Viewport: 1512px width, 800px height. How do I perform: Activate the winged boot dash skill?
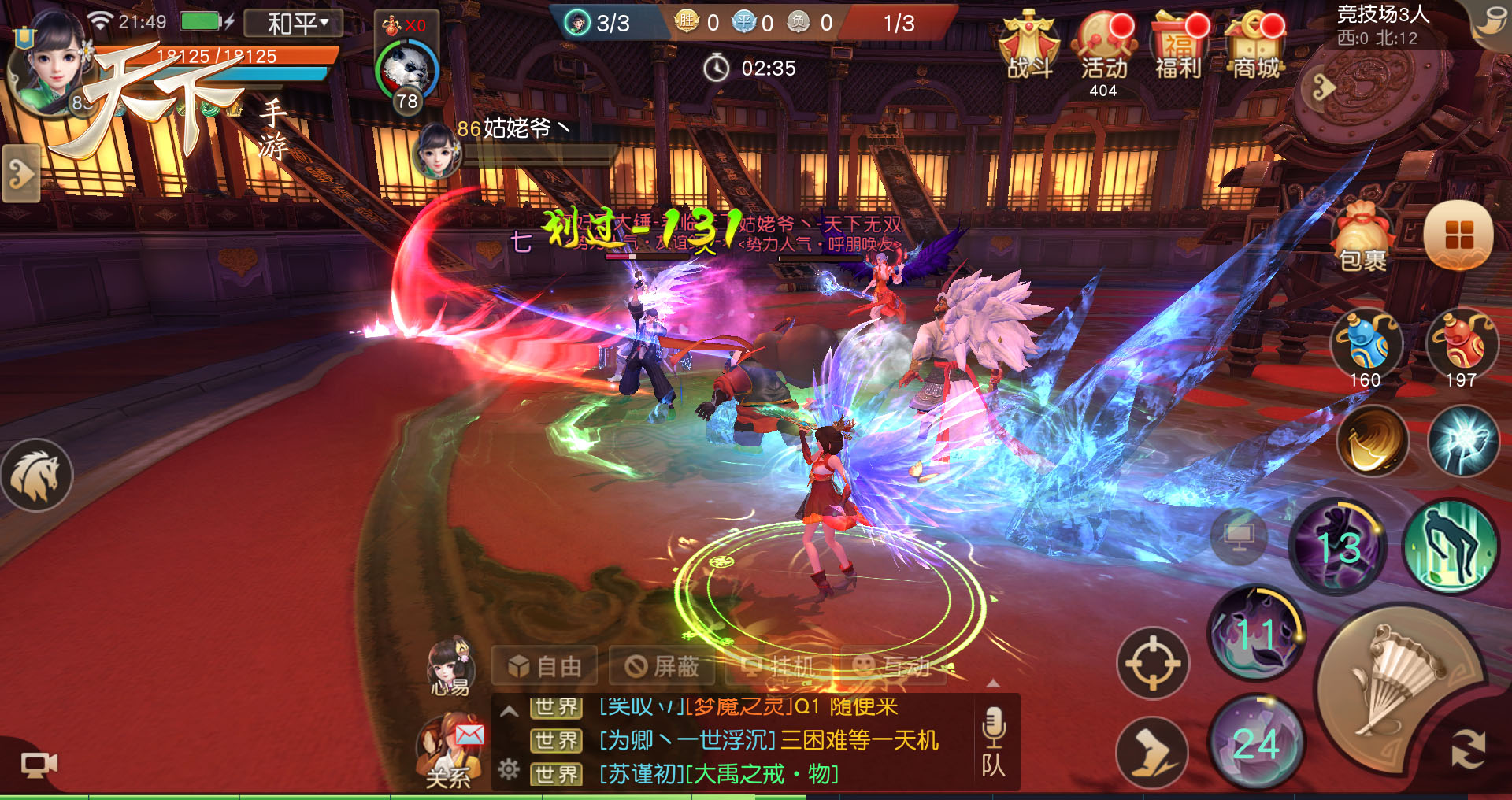1151,753
